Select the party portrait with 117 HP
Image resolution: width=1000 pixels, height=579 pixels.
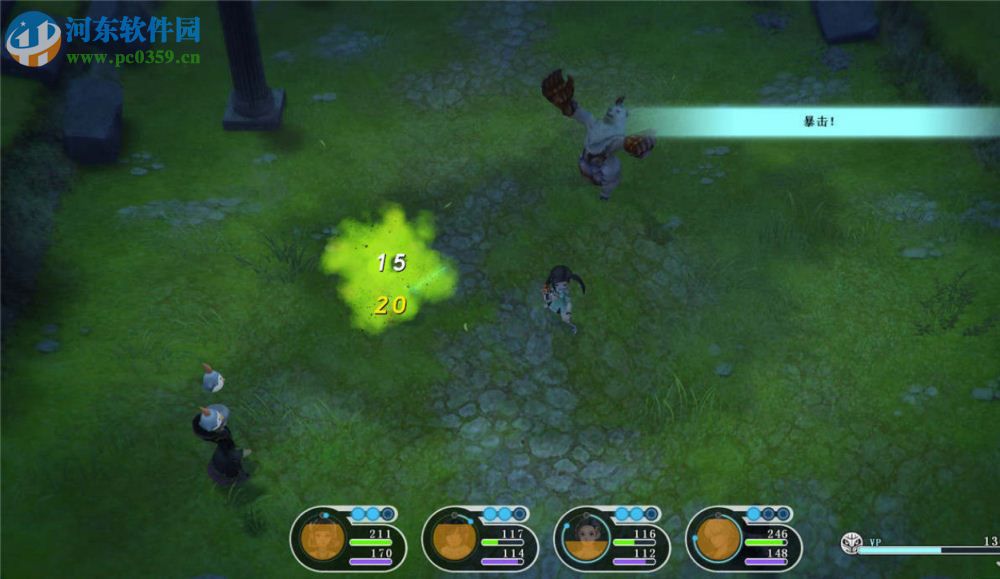click(454, 540)
